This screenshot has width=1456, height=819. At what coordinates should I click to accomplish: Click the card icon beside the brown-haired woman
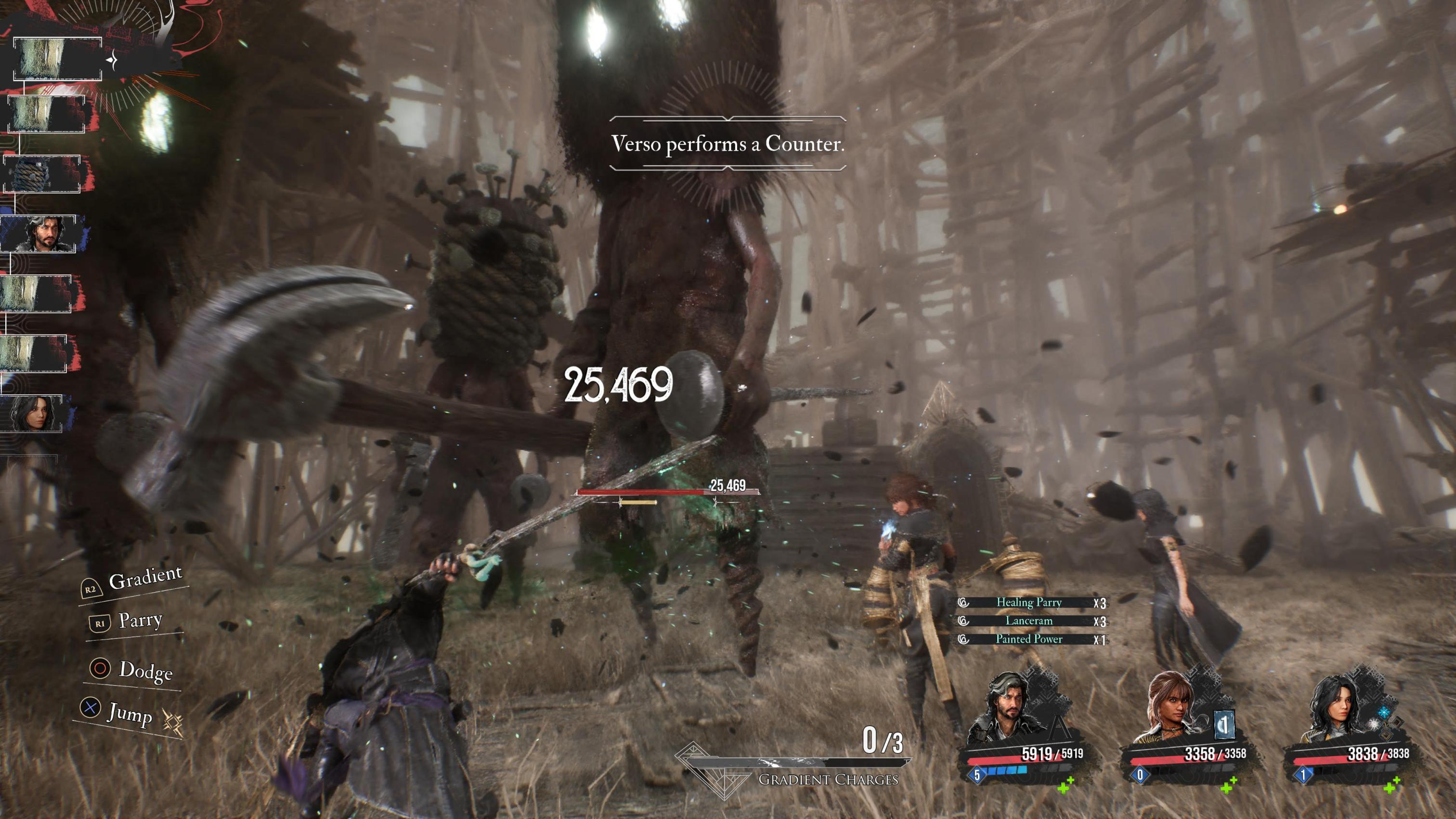point(1224,725)
